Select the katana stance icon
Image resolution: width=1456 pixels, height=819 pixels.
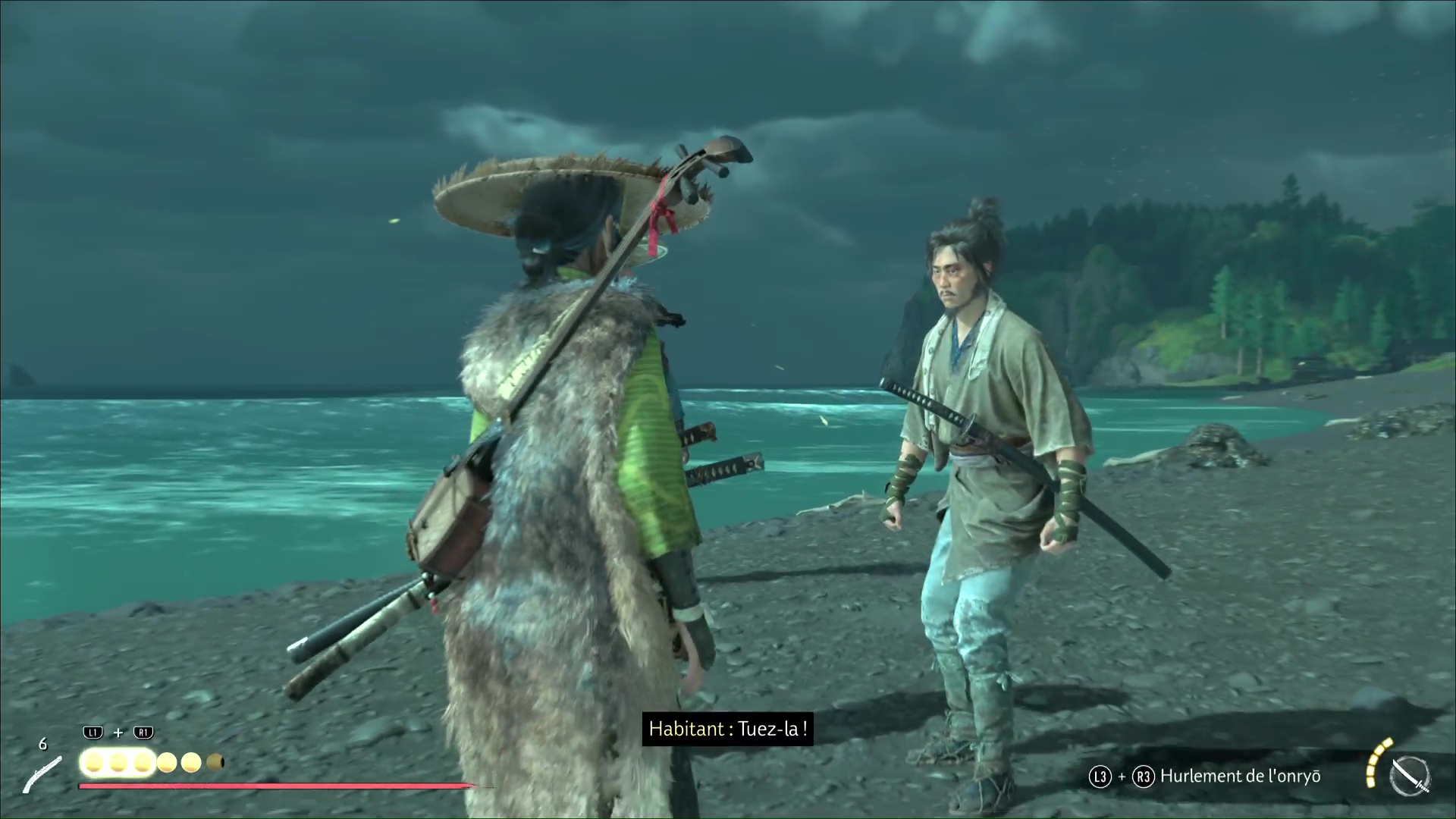click(x=1410, y=775)
